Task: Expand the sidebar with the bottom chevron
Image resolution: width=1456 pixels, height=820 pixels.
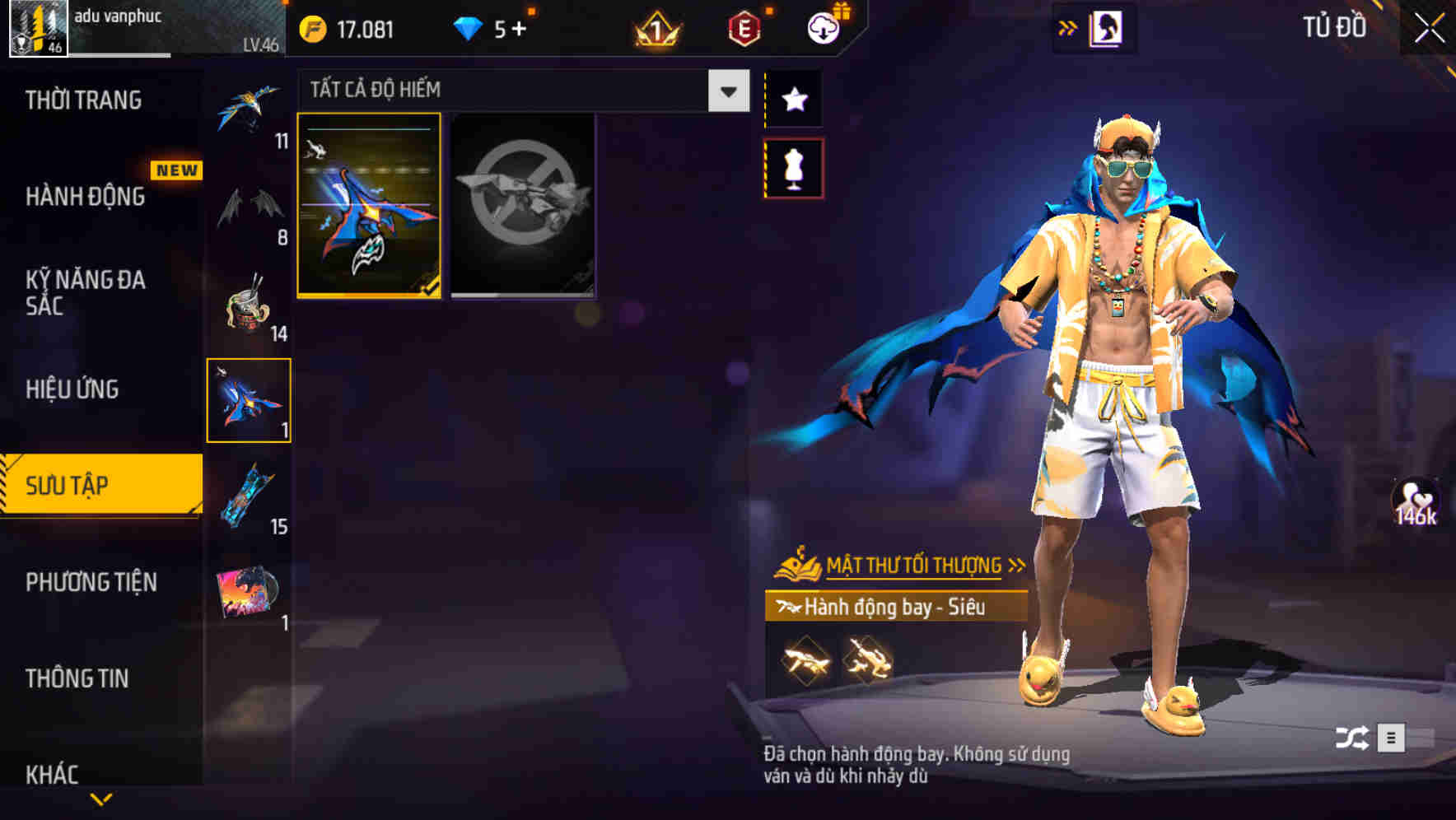Action: [x=100, y=797]
